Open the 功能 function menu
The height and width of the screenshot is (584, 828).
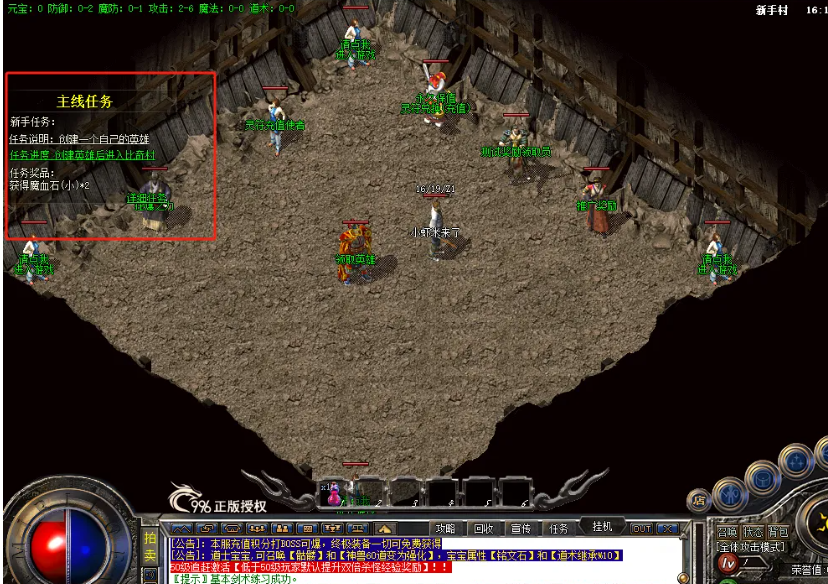click(x=445, y=528)
